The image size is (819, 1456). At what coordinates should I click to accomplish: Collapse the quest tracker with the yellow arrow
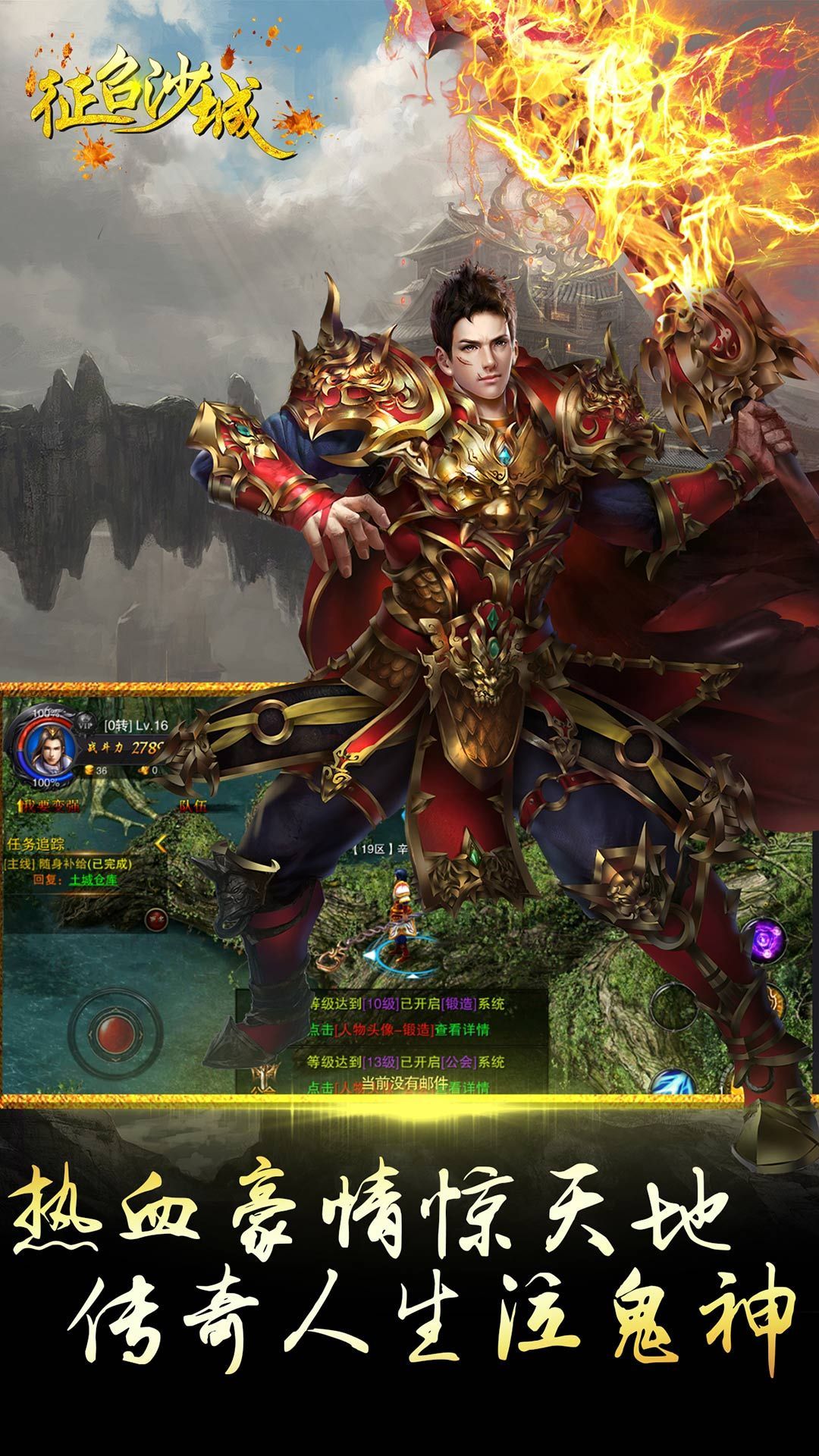pos(161,843)
